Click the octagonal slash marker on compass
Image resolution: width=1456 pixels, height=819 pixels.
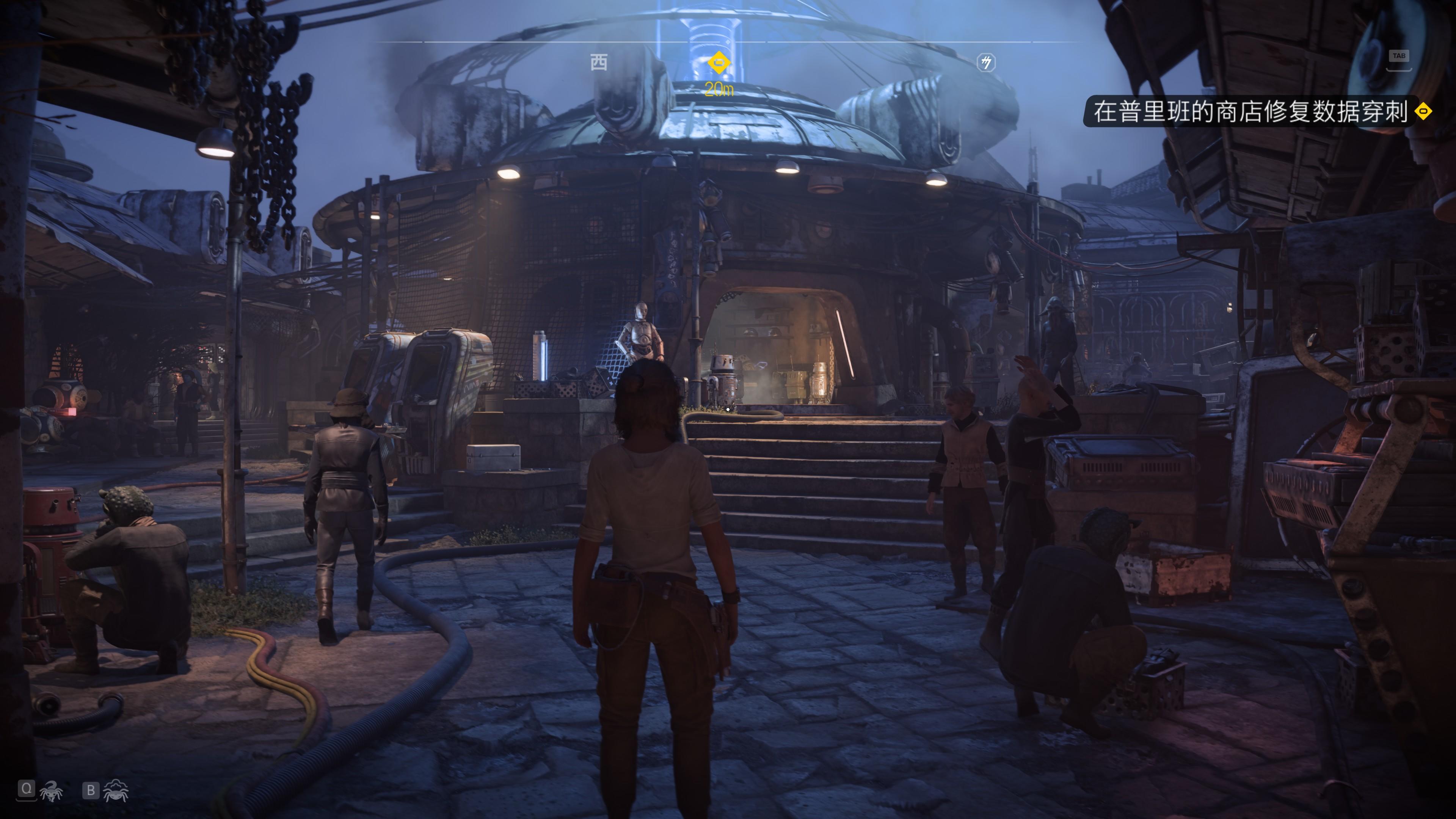click(986, 63)
